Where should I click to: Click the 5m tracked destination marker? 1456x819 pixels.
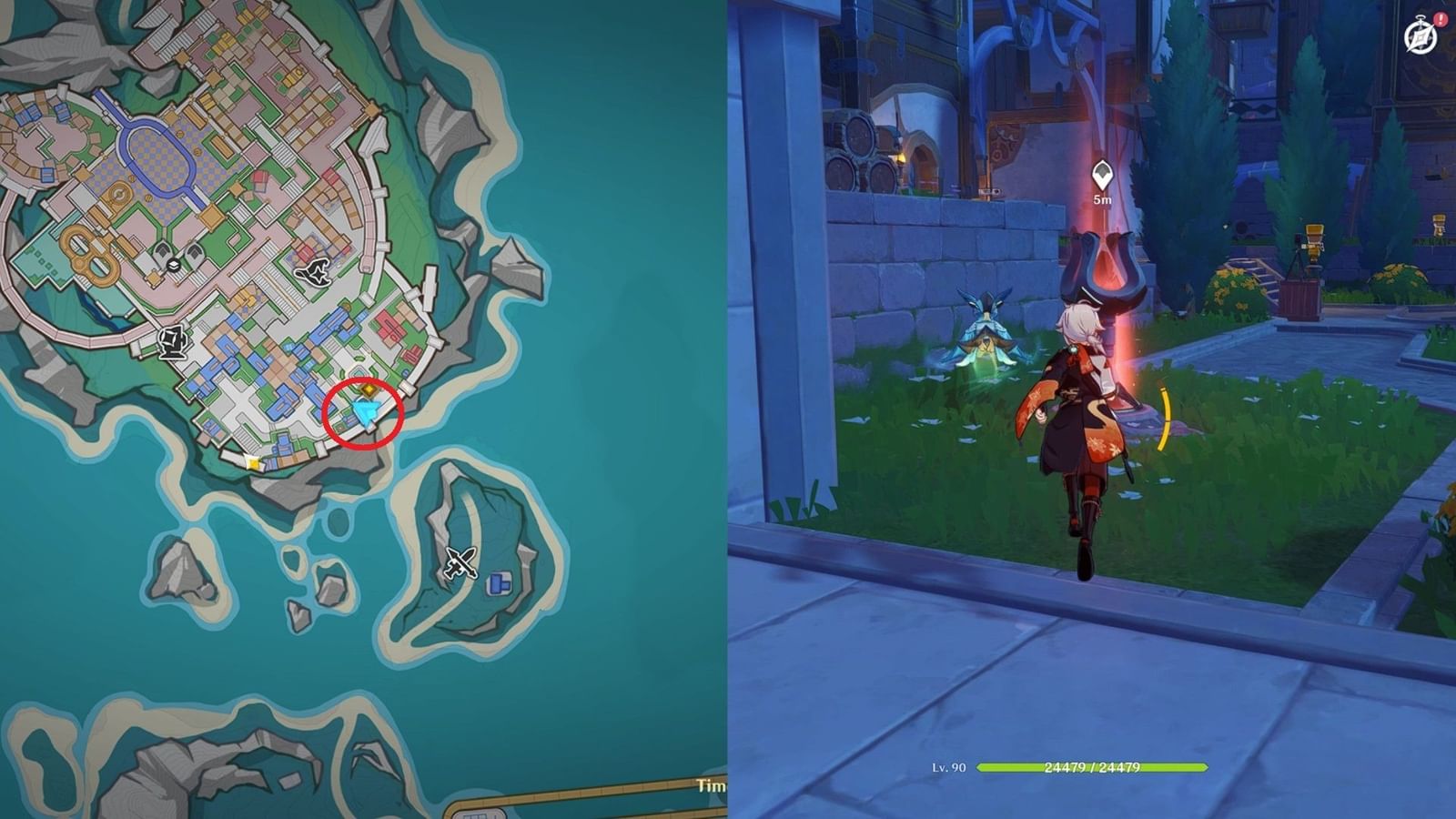(x=1102, y=173)
